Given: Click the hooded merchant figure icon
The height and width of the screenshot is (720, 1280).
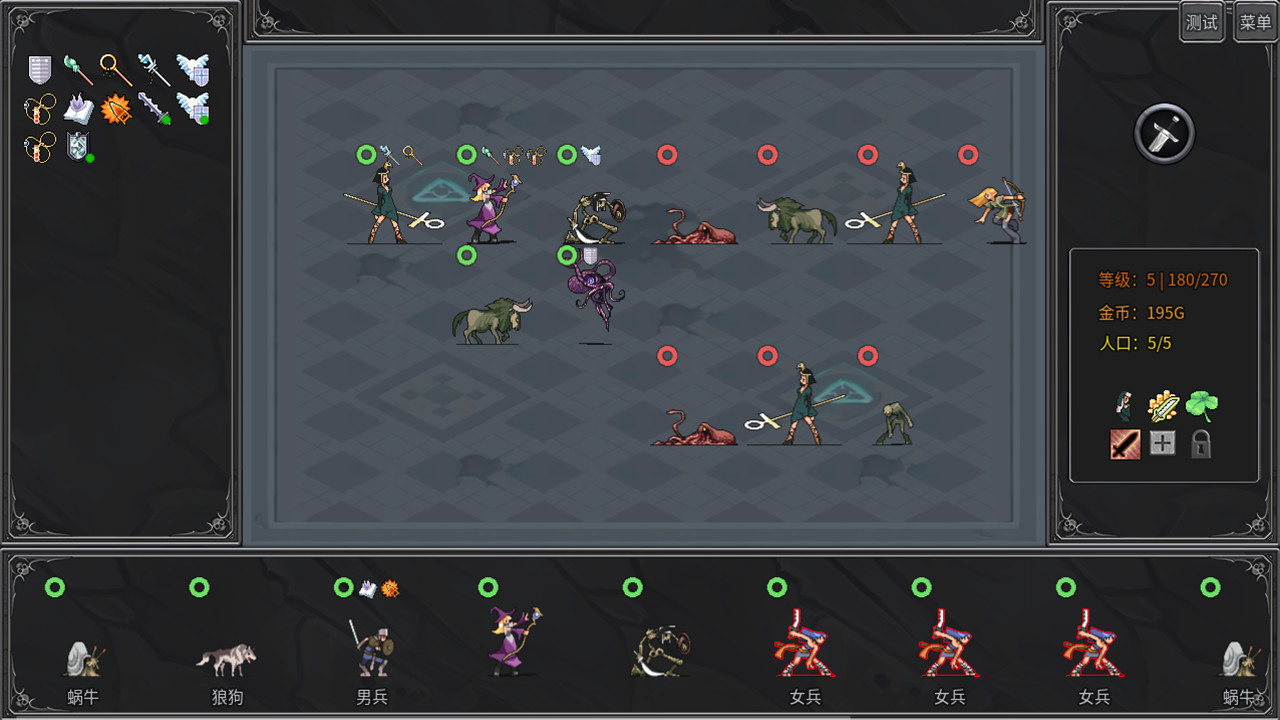Looking at the screenshot, I should pos(1122,406).
